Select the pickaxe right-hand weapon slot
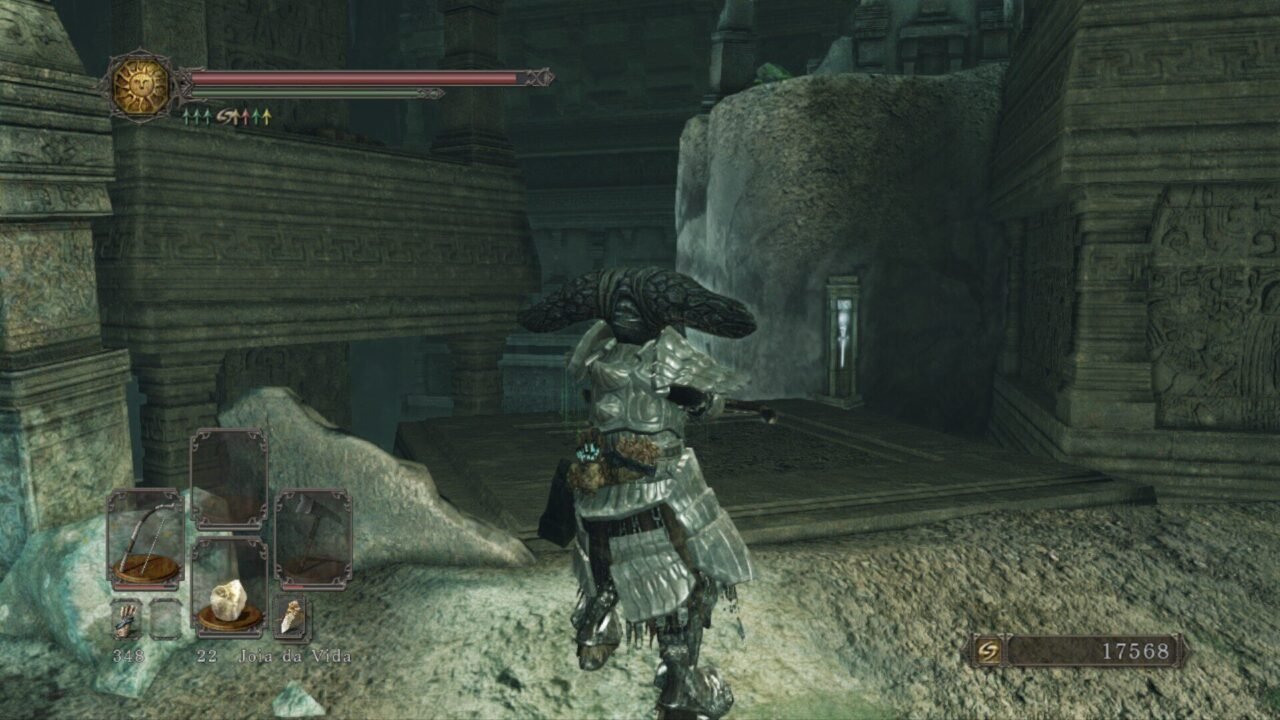 (313, 538)
